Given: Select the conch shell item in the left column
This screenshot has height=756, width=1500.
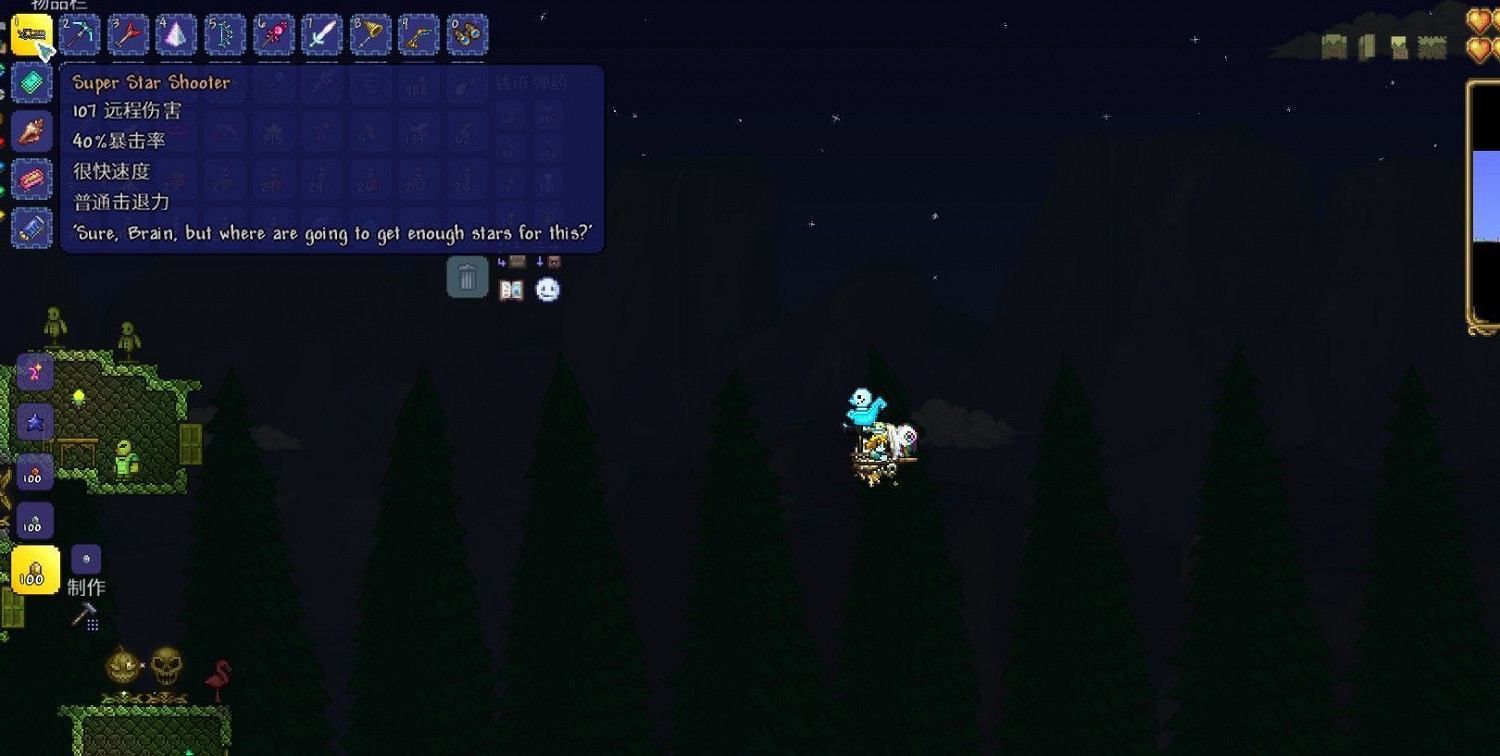Looking at the screenshot, I should click(32, 130).
